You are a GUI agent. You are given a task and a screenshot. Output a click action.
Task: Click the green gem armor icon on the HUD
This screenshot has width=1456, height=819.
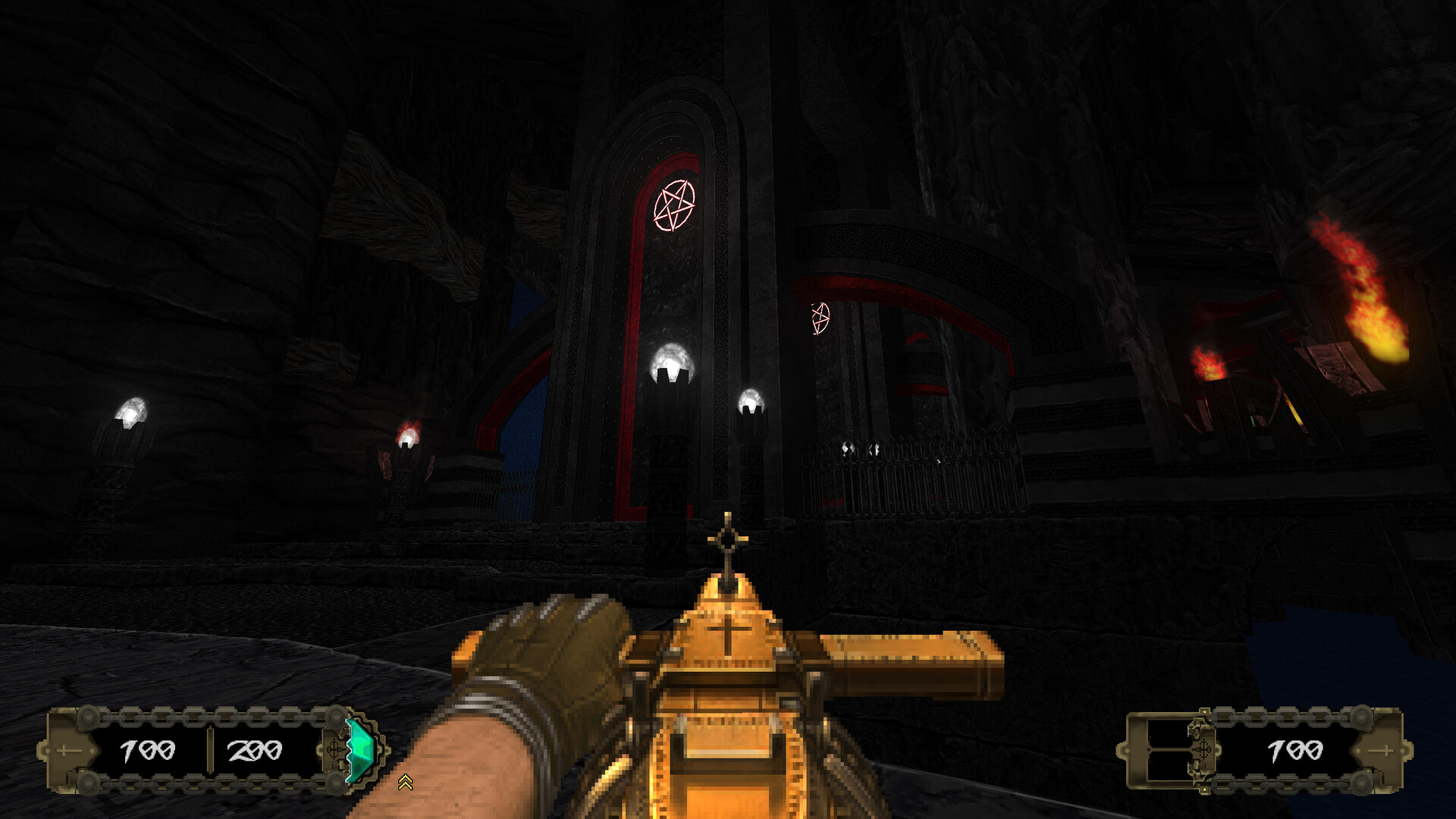(x=359, y=748)
